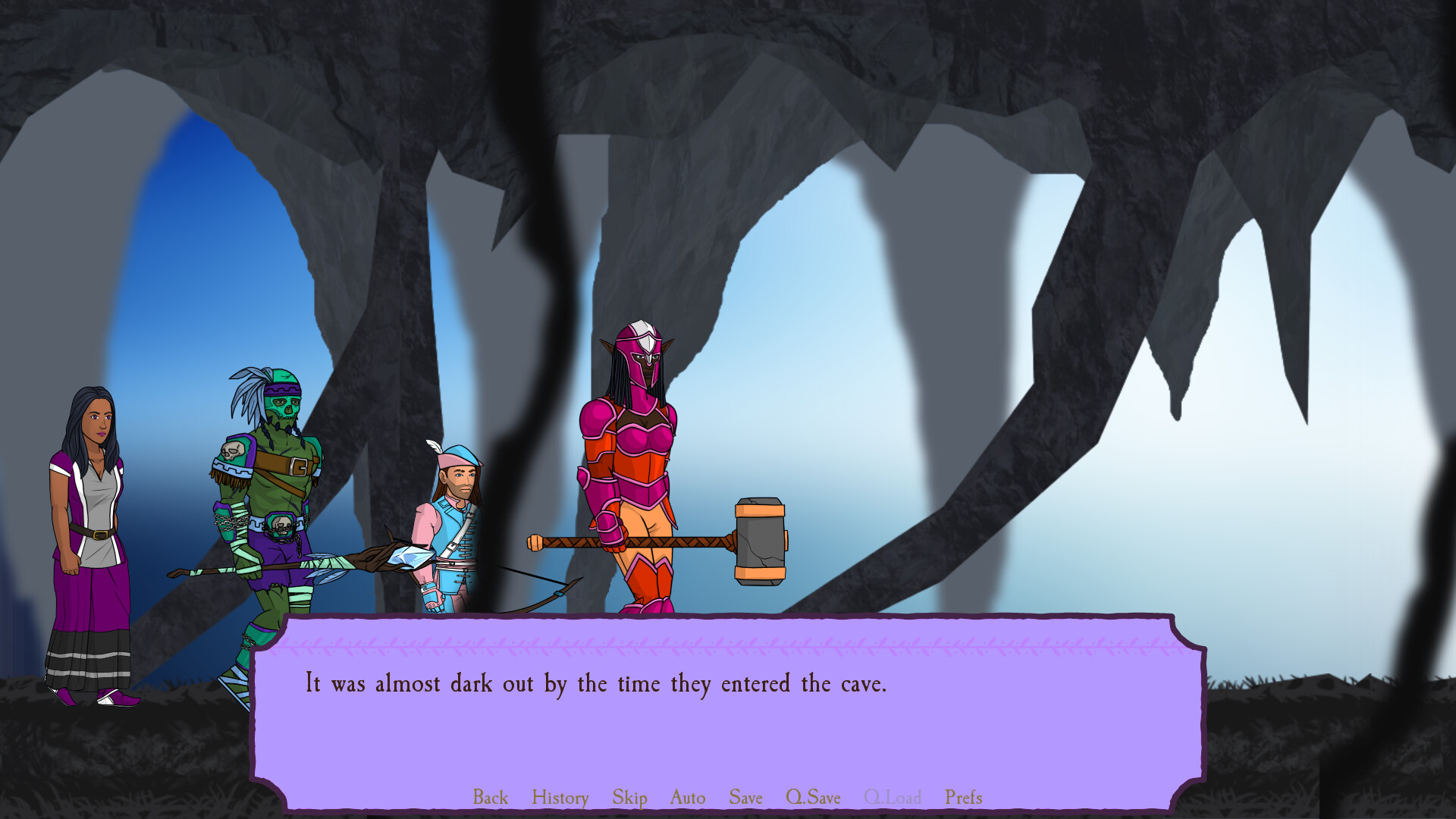Click Q.Save to quick save
The width and height of the screenshot is (1456, 819).
(813, 797)
